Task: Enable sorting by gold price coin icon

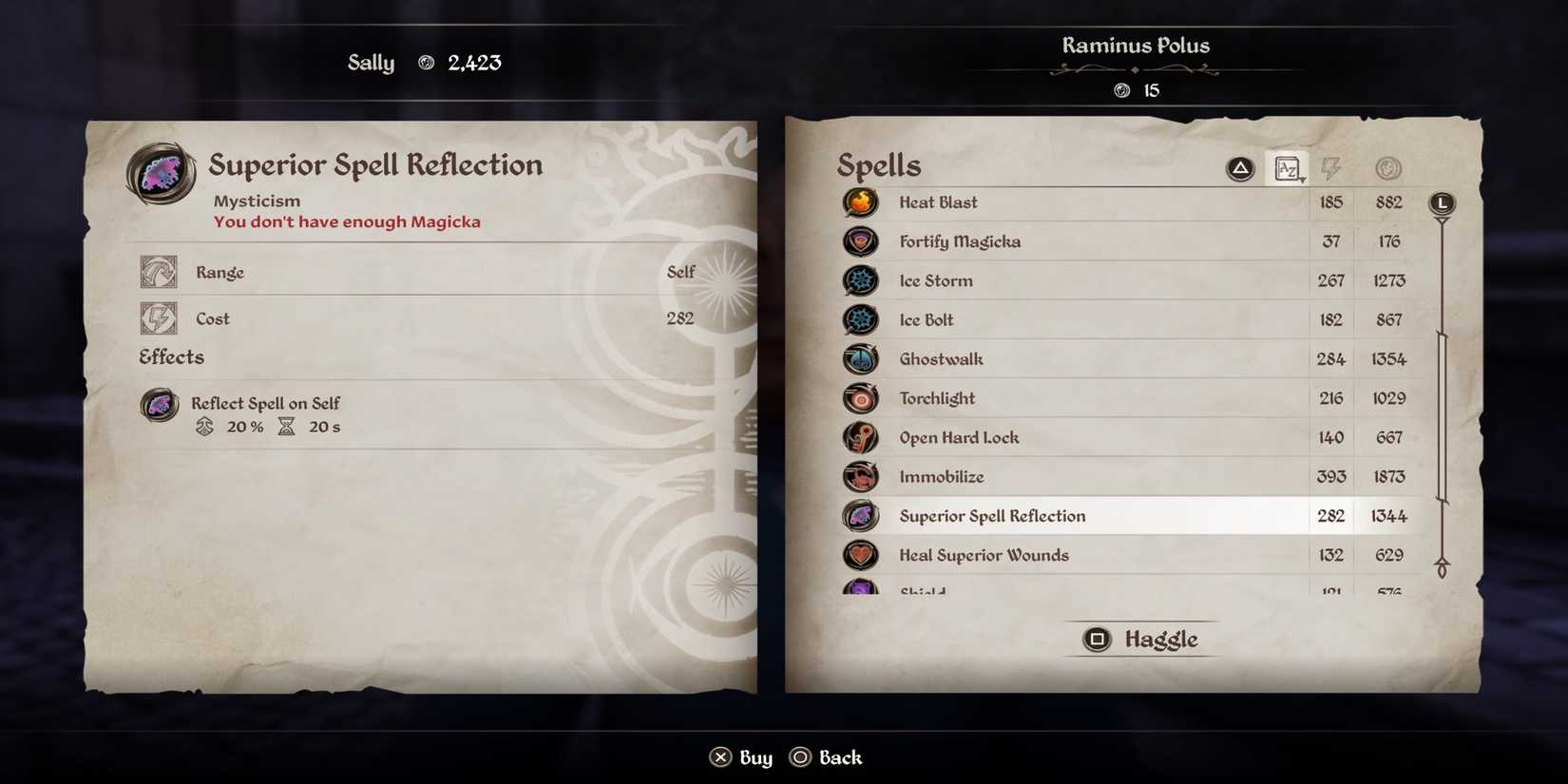Action: pyautogui.click(x=1387, y=168)
